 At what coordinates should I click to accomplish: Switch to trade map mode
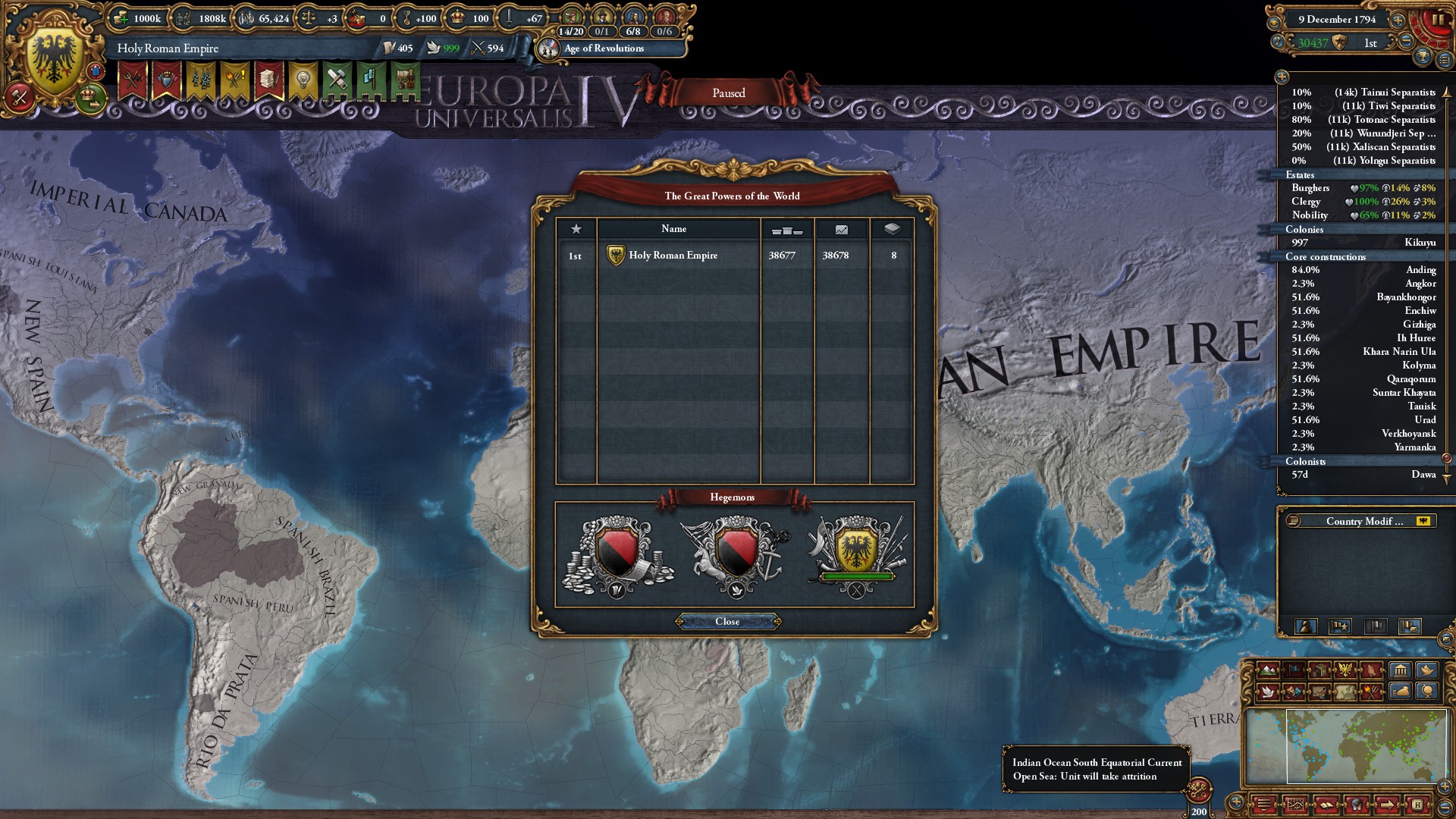click(x=1319, y=670)
